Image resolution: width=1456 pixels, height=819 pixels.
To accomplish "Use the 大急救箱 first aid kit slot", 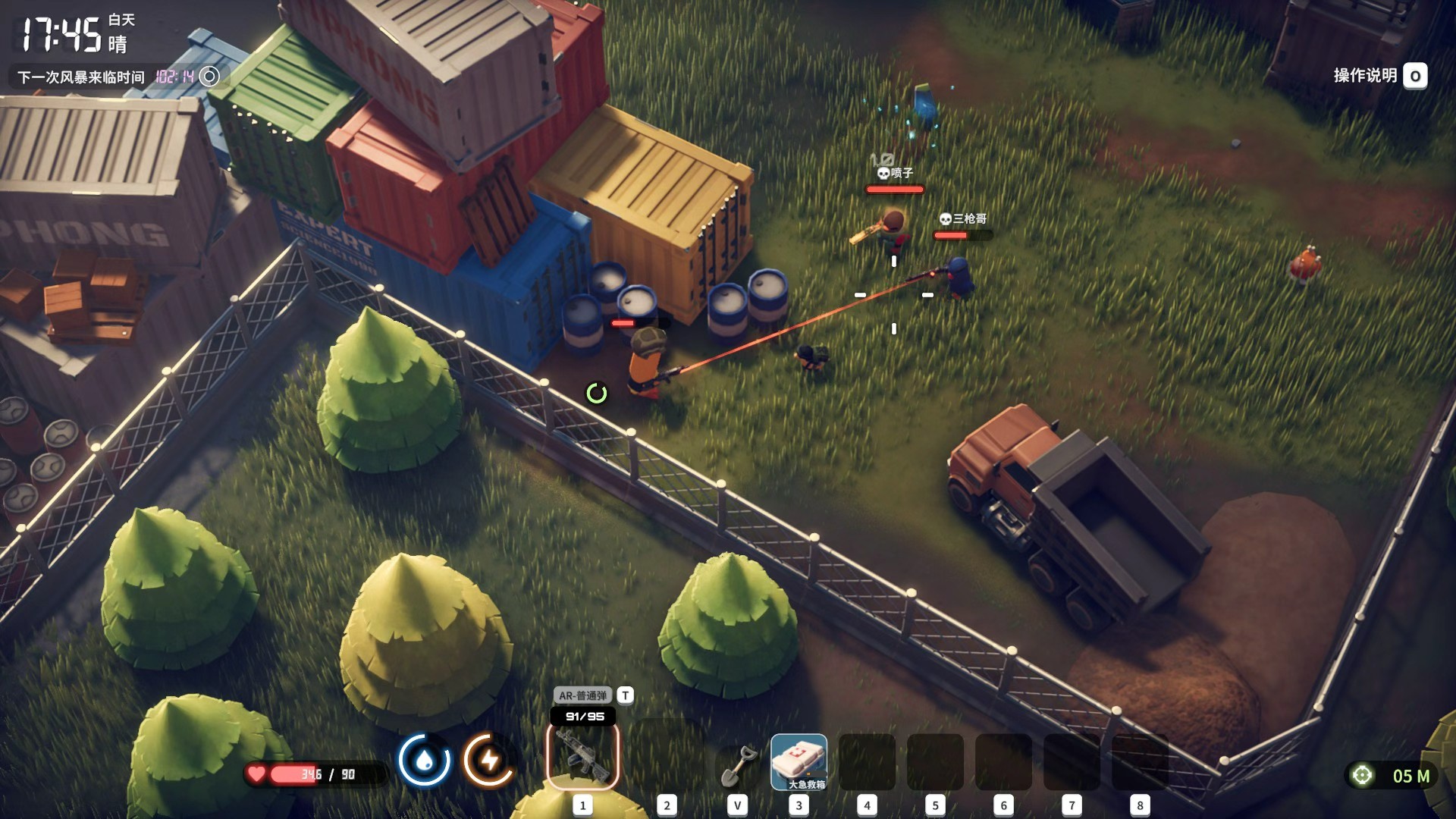I will pyautogui.click(x=799, y=761).
